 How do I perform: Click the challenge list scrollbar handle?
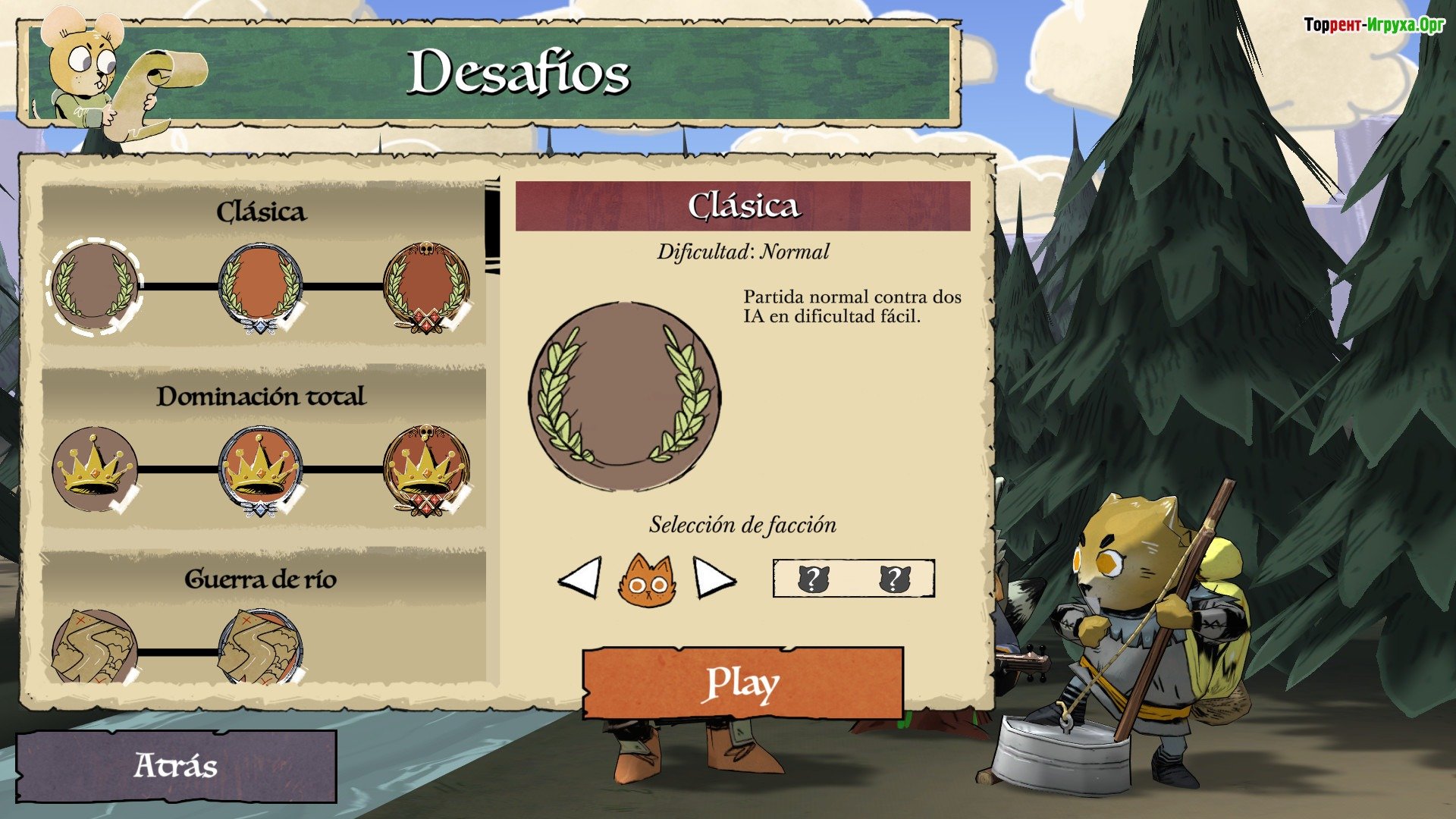tap(492, 226)
